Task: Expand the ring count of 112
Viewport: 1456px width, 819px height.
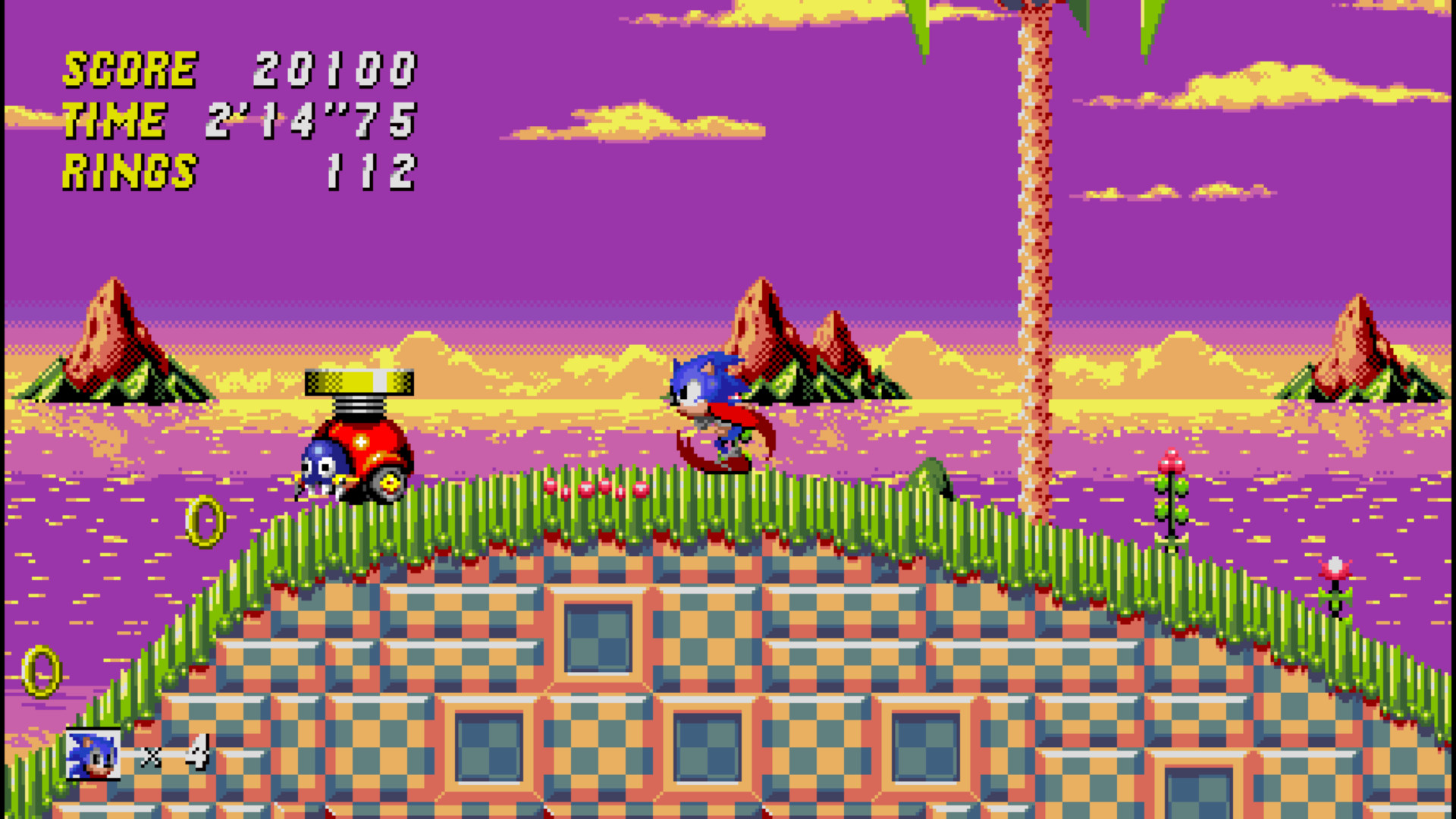Action: tap(372, 171)
